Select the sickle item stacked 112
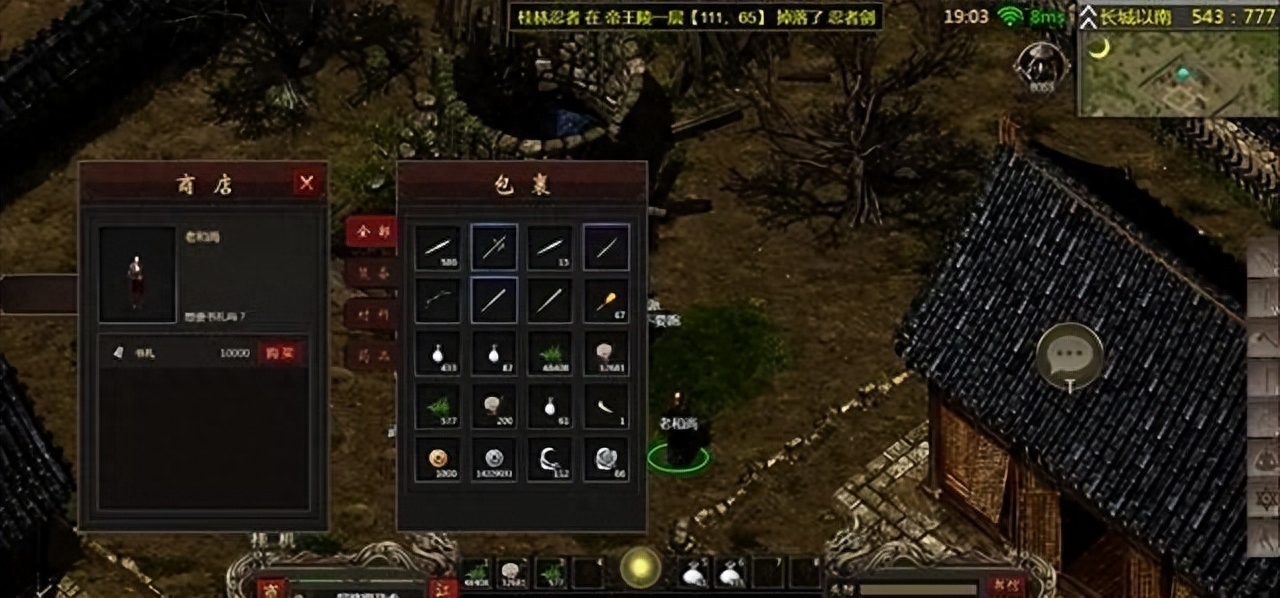The width and height of the screenshot is (1280, 598). [x=550, y=460]
